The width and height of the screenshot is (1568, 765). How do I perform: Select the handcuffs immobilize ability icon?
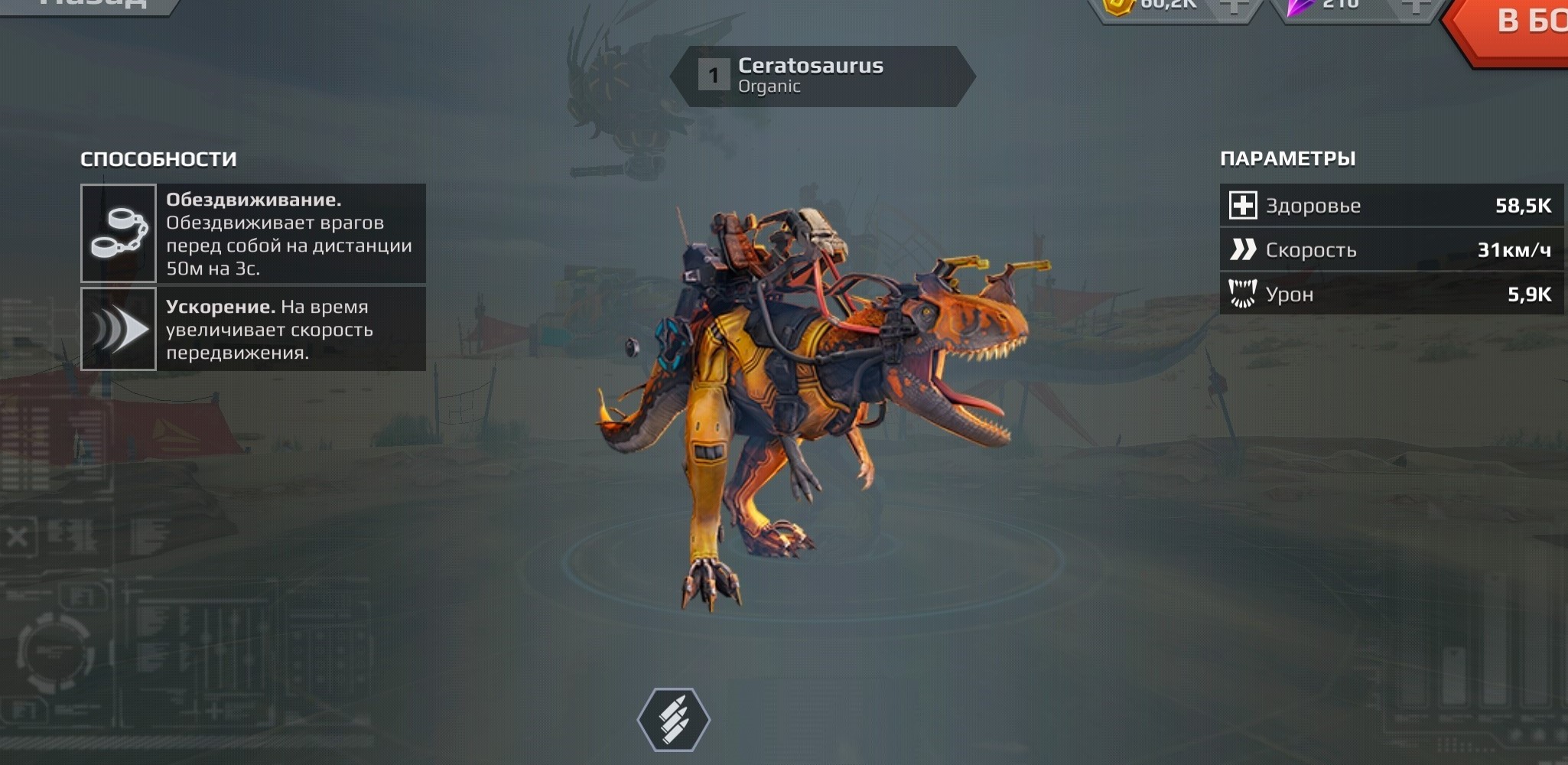coord(119,233)
